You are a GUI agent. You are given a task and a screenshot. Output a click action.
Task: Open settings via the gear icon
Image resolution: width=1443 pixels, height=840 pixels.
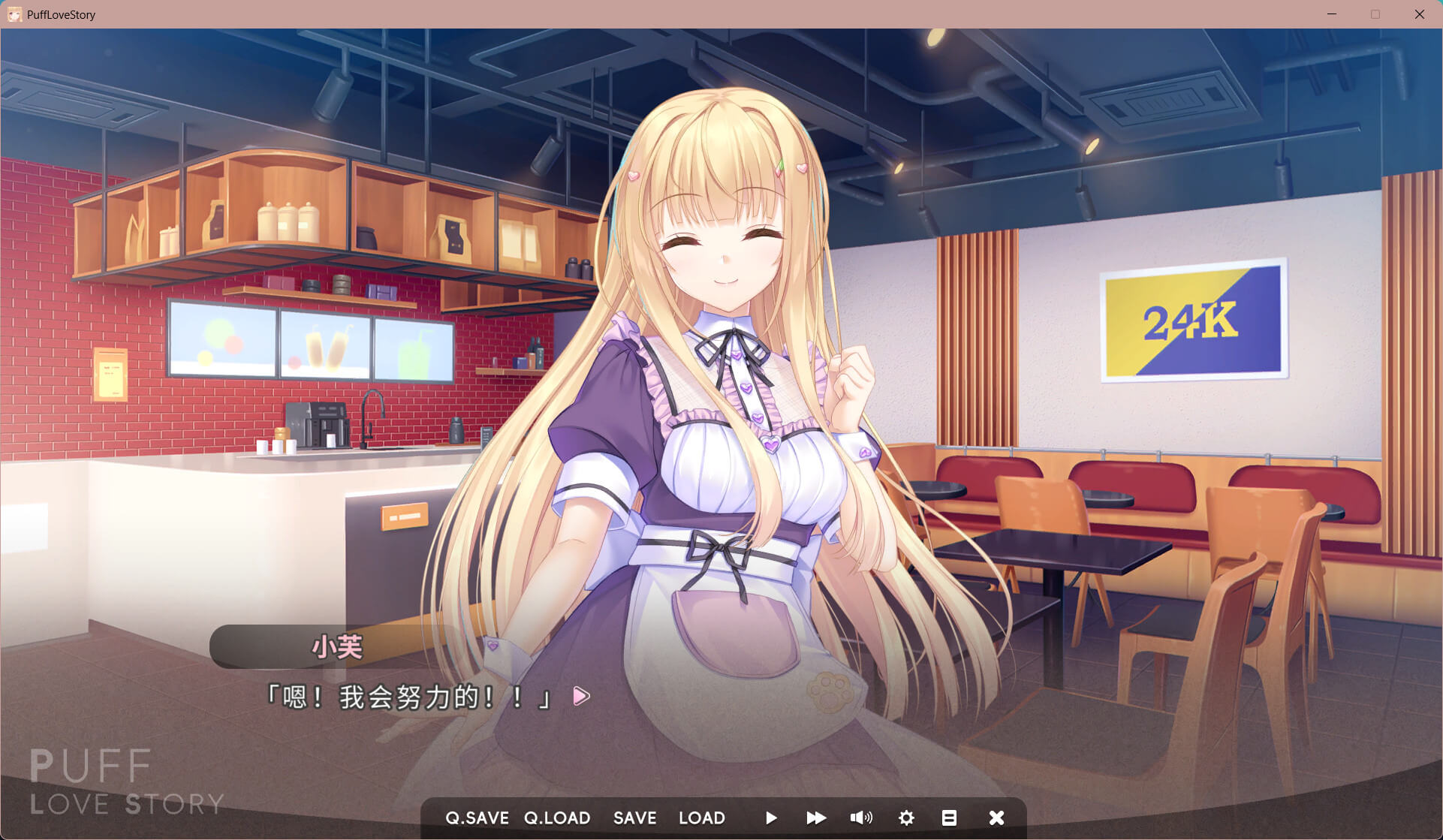(x=906, y=817)
